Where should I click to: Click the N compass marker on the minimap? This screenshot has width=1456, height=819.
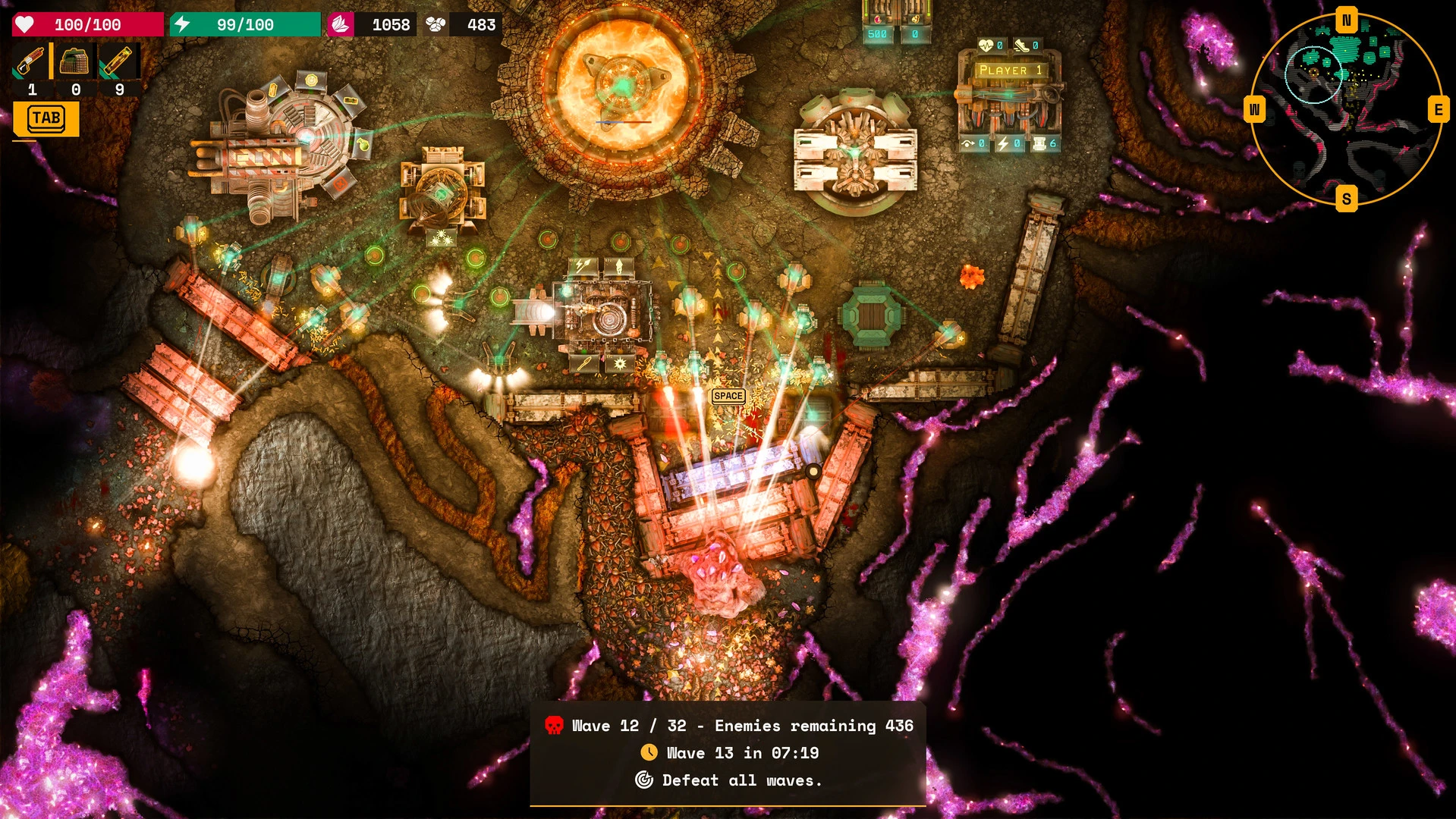tap(1346, 21)
